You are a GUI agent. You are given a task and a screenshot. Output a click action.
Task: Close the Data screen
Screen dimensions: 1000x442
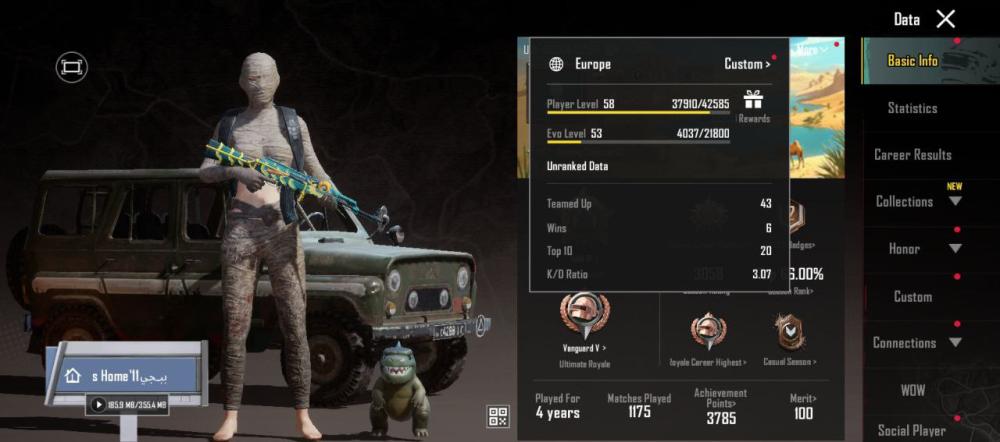coord(945,19)
